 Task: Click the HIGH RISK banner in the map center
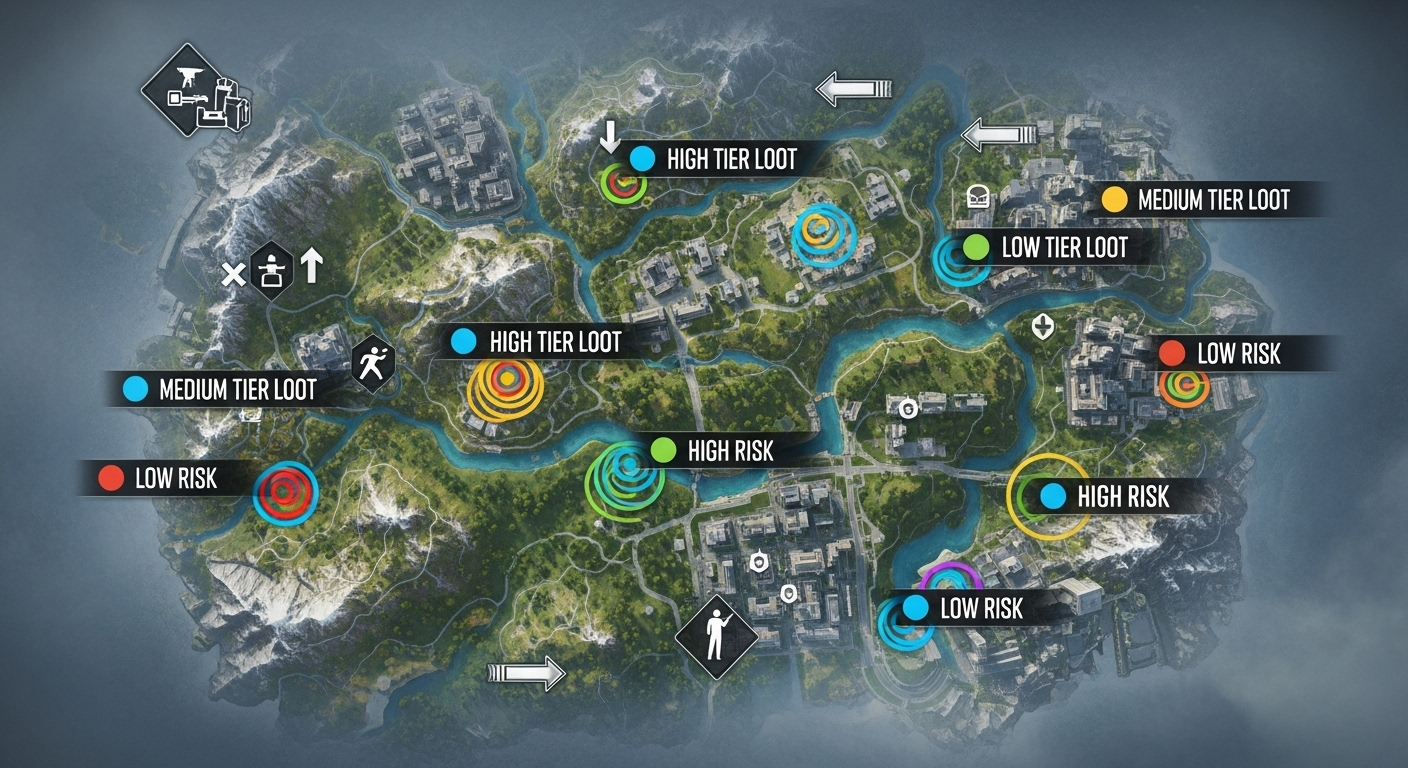coord(725,452)
